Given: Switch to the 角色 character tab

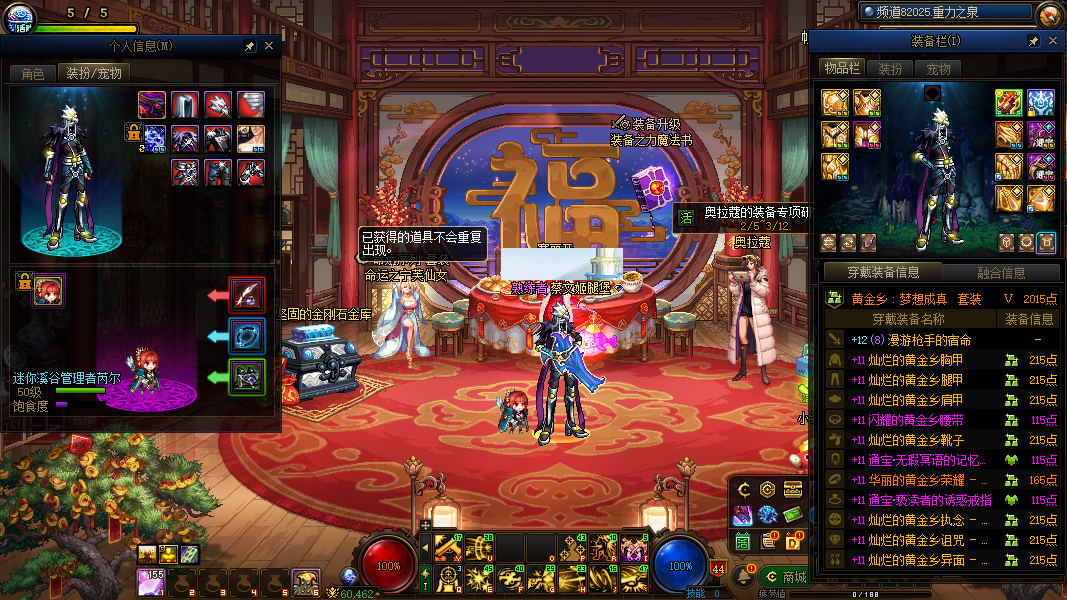Looking at the screenshot, I should click(x=33, y=73).
